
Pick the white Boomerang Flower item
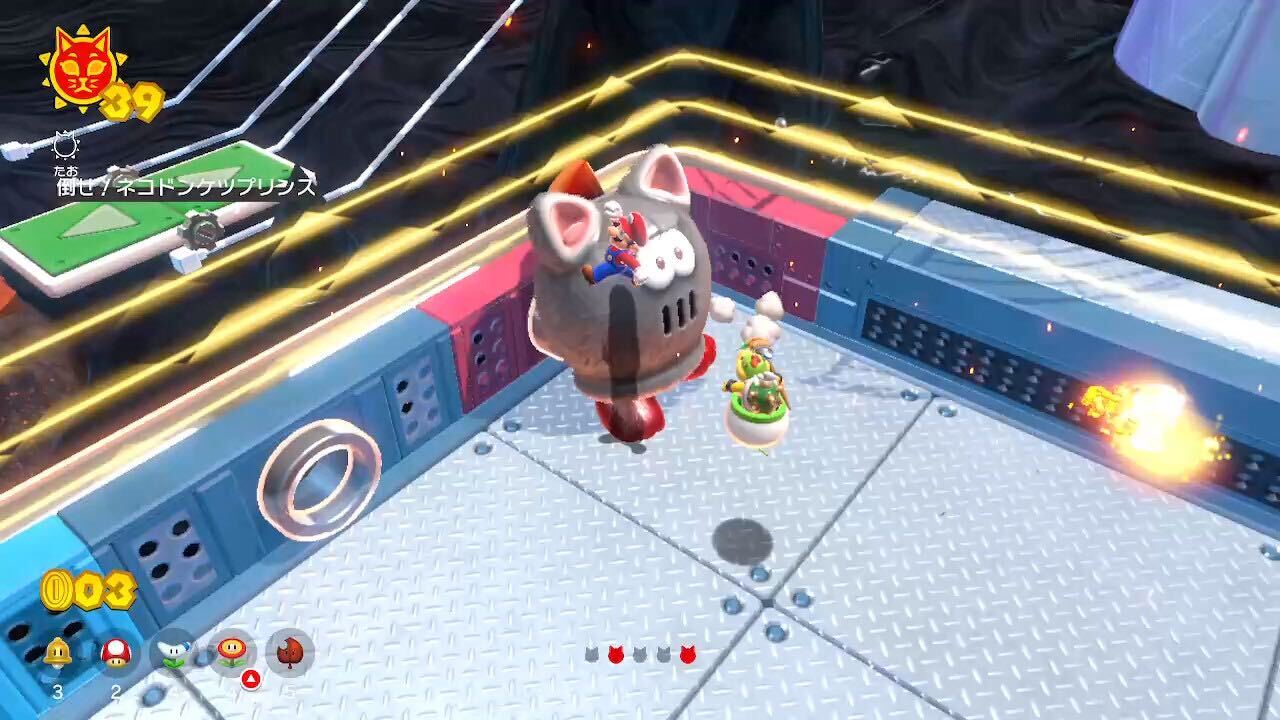point(173,653)
